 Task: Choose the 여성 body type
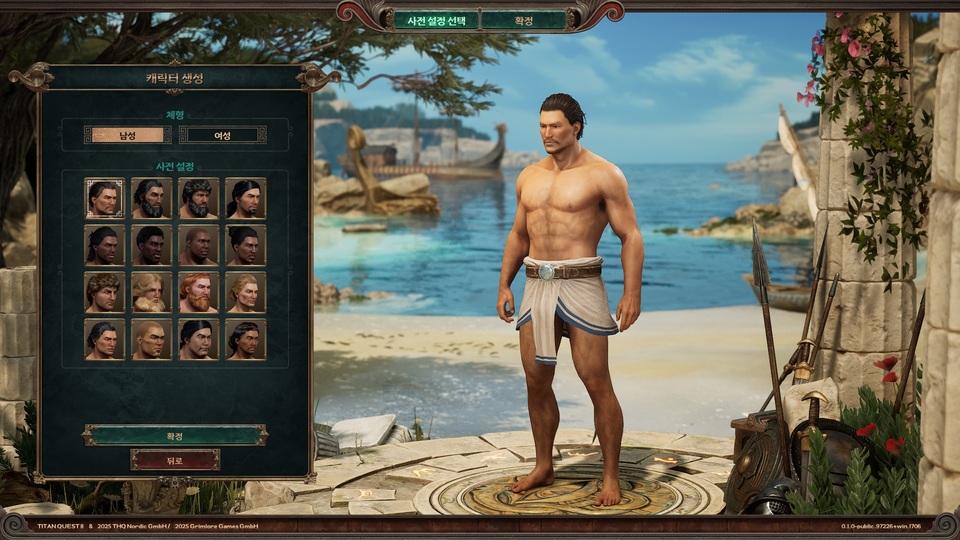pos(222,134)
